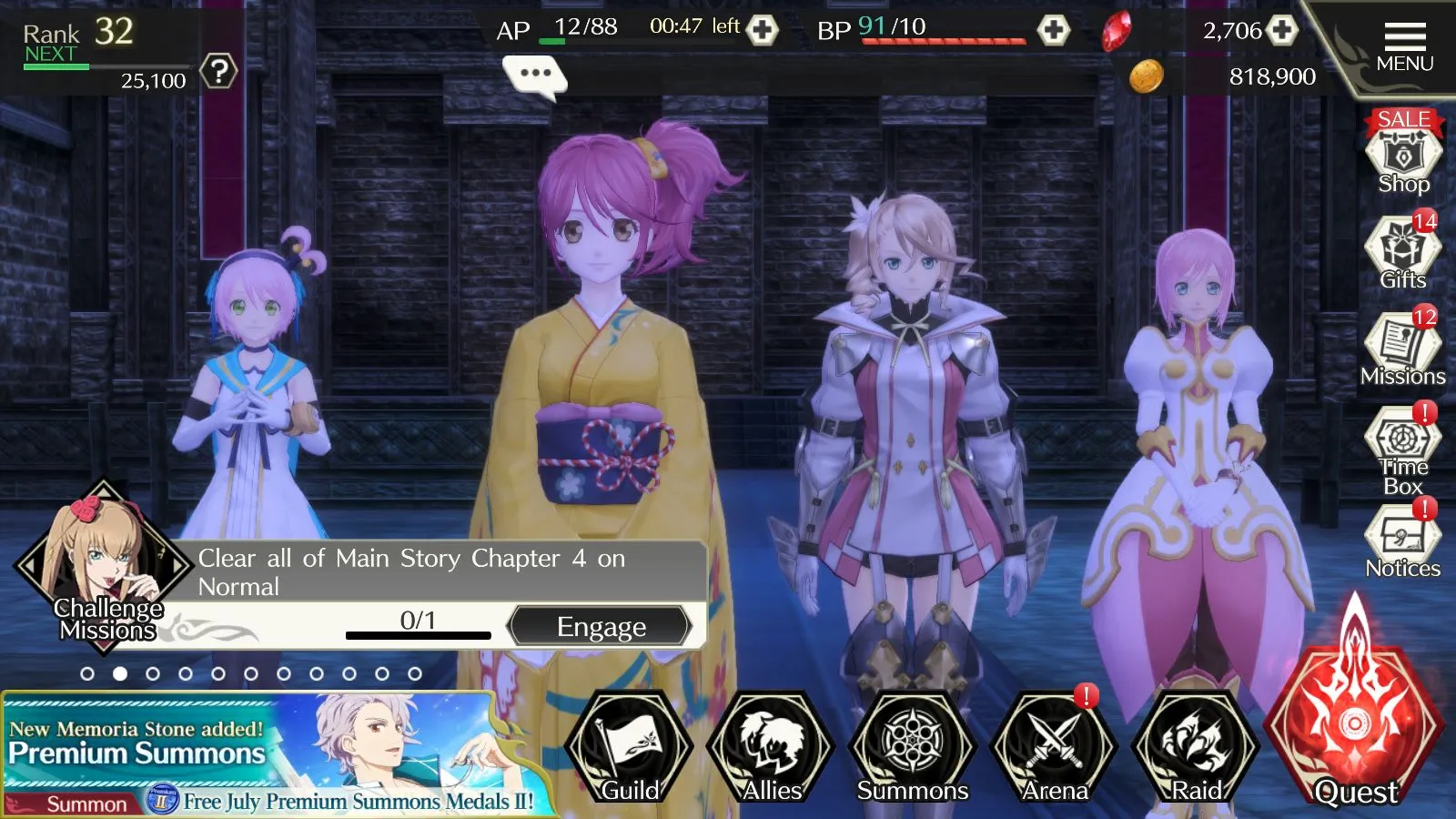1456x819 pixels.
Task: Open the main MENU
Action: pyautogui.click(x=1404, y=47)
